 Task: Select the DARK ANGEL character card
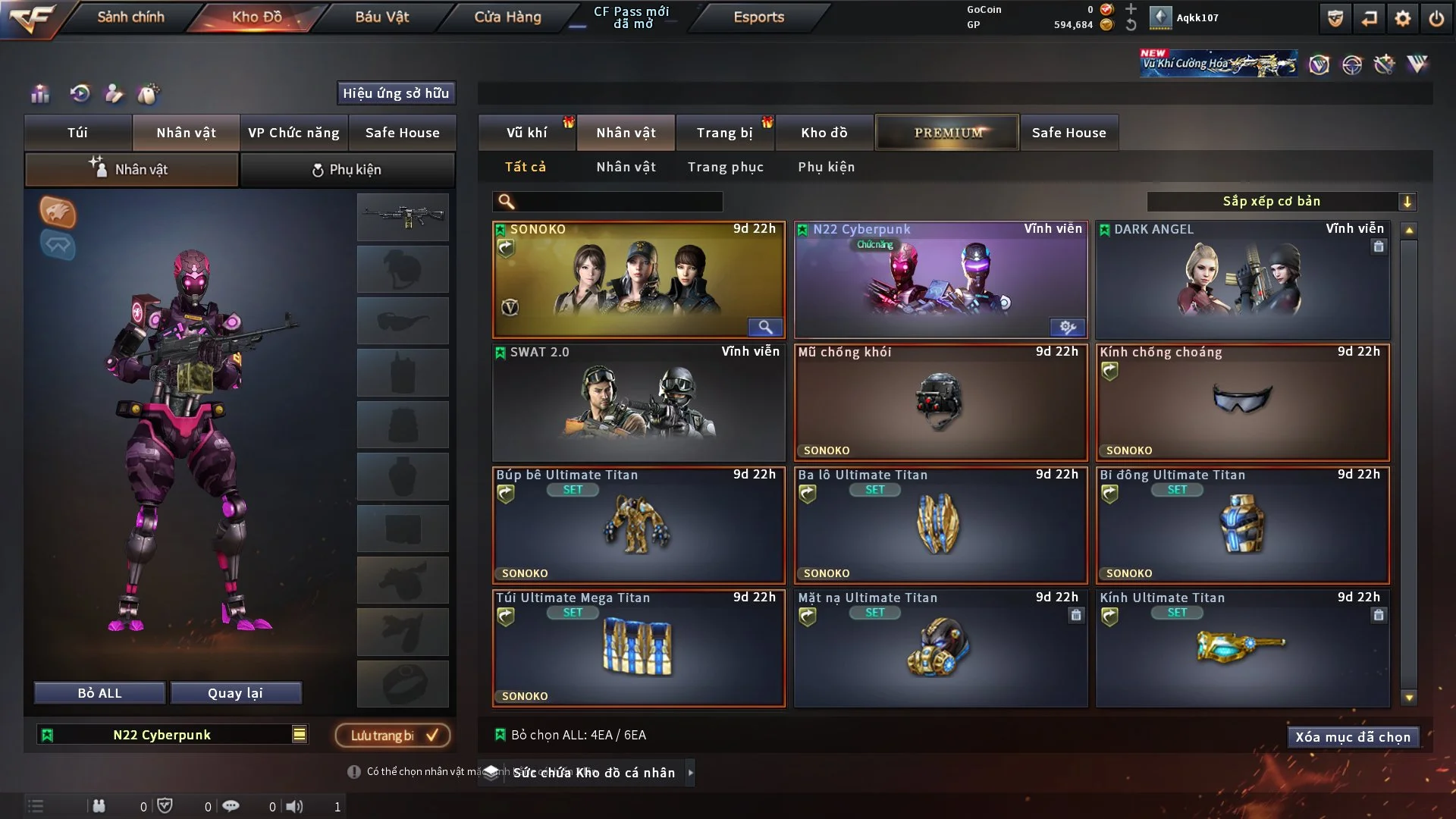pyautogui.click(x=1242, y=279)
